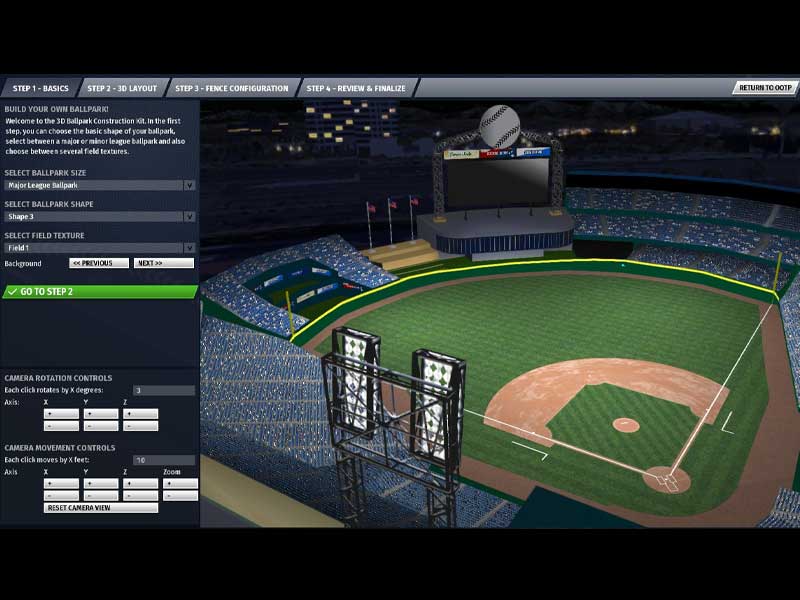This screenshot has height=600, width=800.
Task: Select the rotation degrees input field
Action: tap(164, 390)
